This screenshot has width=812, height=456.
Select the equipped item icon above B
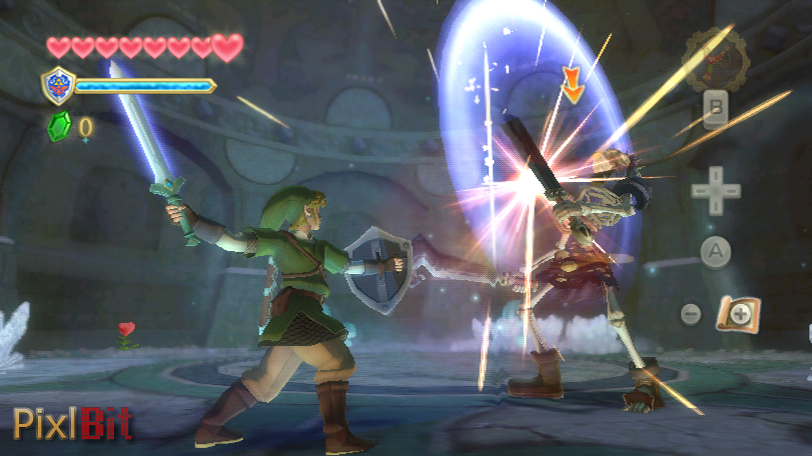(x=716, y=60)
